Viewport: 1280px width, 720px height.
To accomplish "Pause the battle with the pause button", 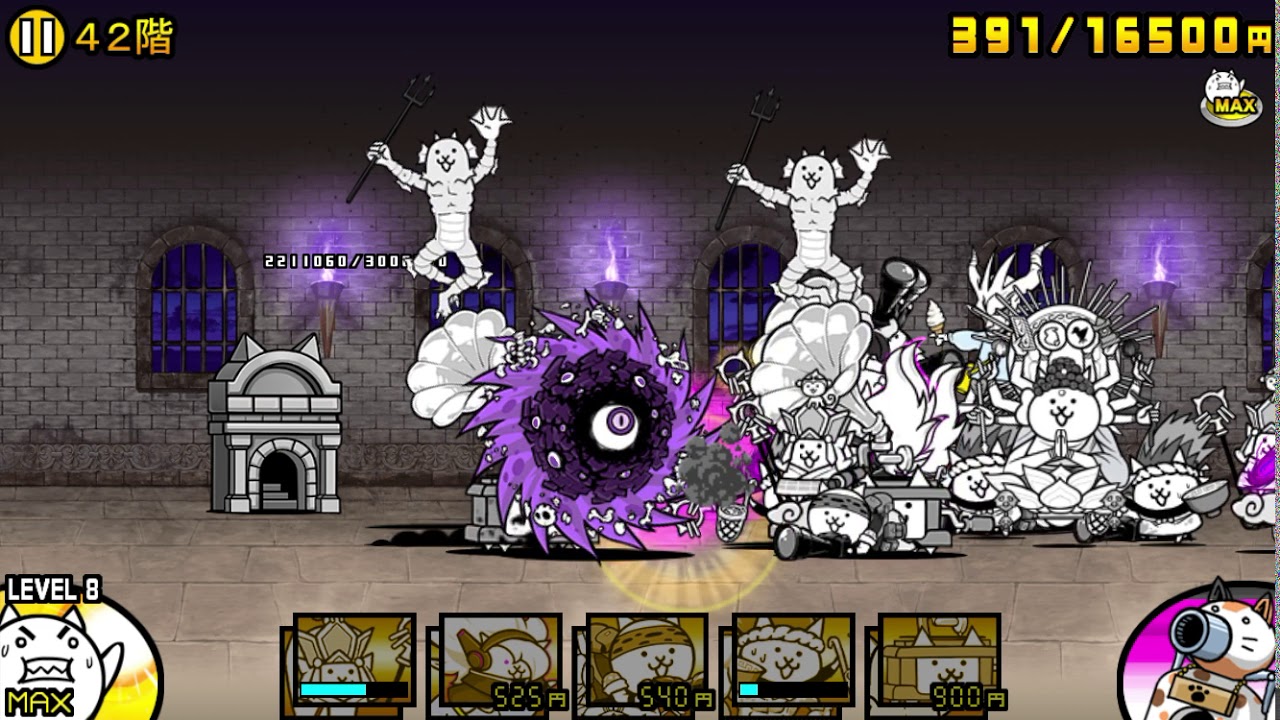I will [x=37, y=38].
